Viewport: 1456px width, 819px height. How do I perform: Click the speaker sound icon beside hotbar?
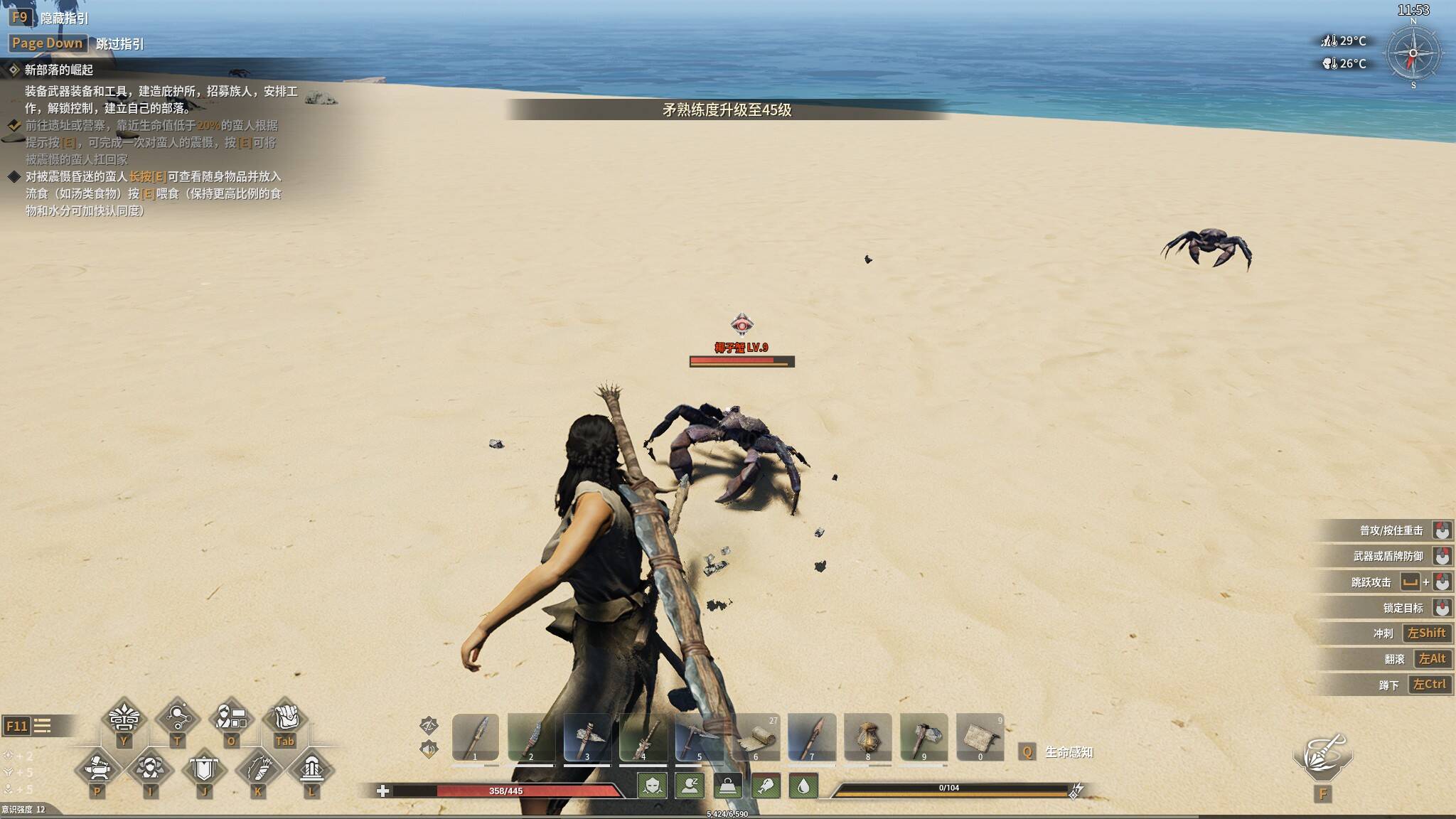pyautogui.click(x=429, y=749)
